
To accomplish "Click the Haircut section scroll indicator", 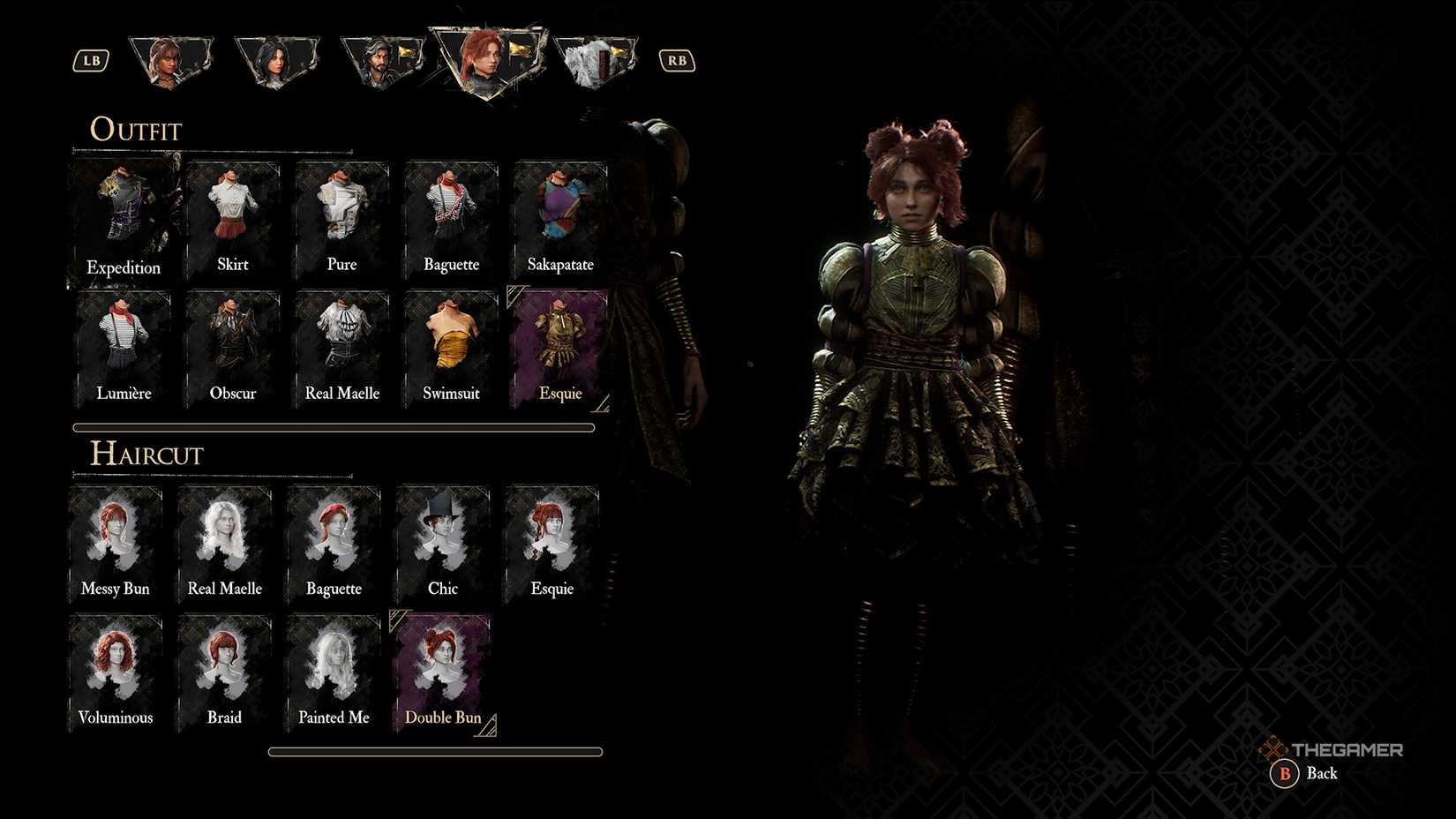I will (434, 751).
